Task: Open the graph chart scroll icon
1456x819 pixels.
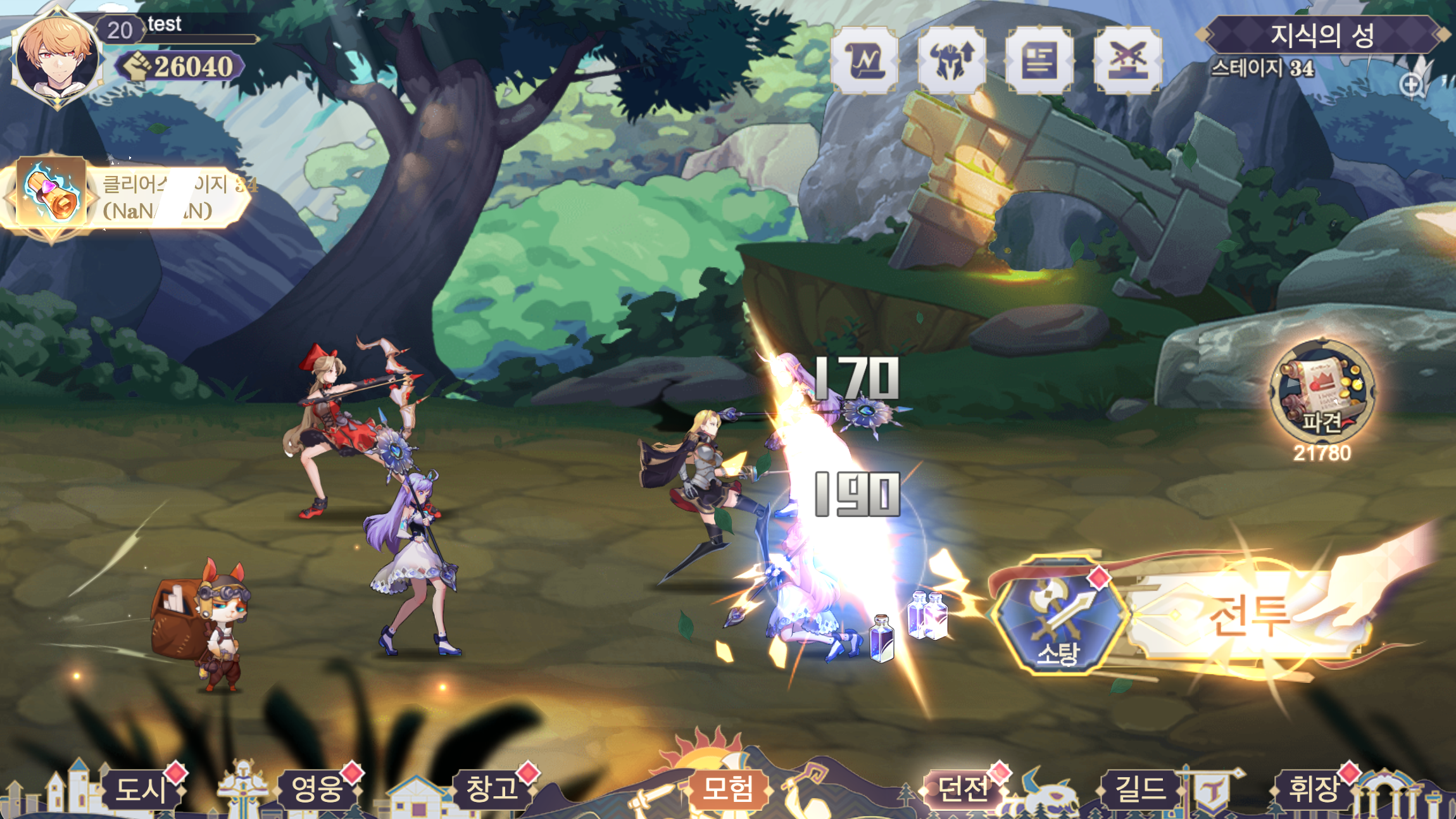Action: (864, 61)
